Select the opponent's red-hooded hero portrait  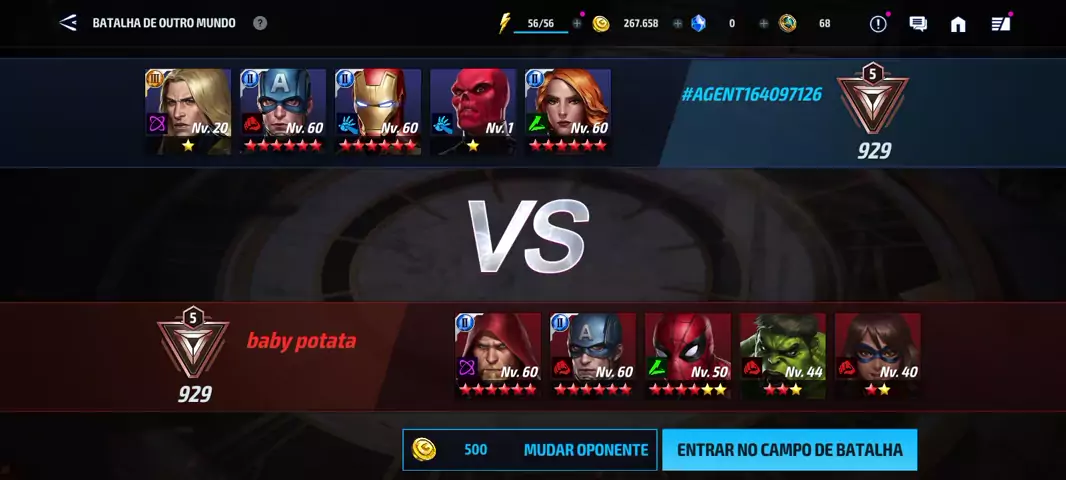pos(498,354)
